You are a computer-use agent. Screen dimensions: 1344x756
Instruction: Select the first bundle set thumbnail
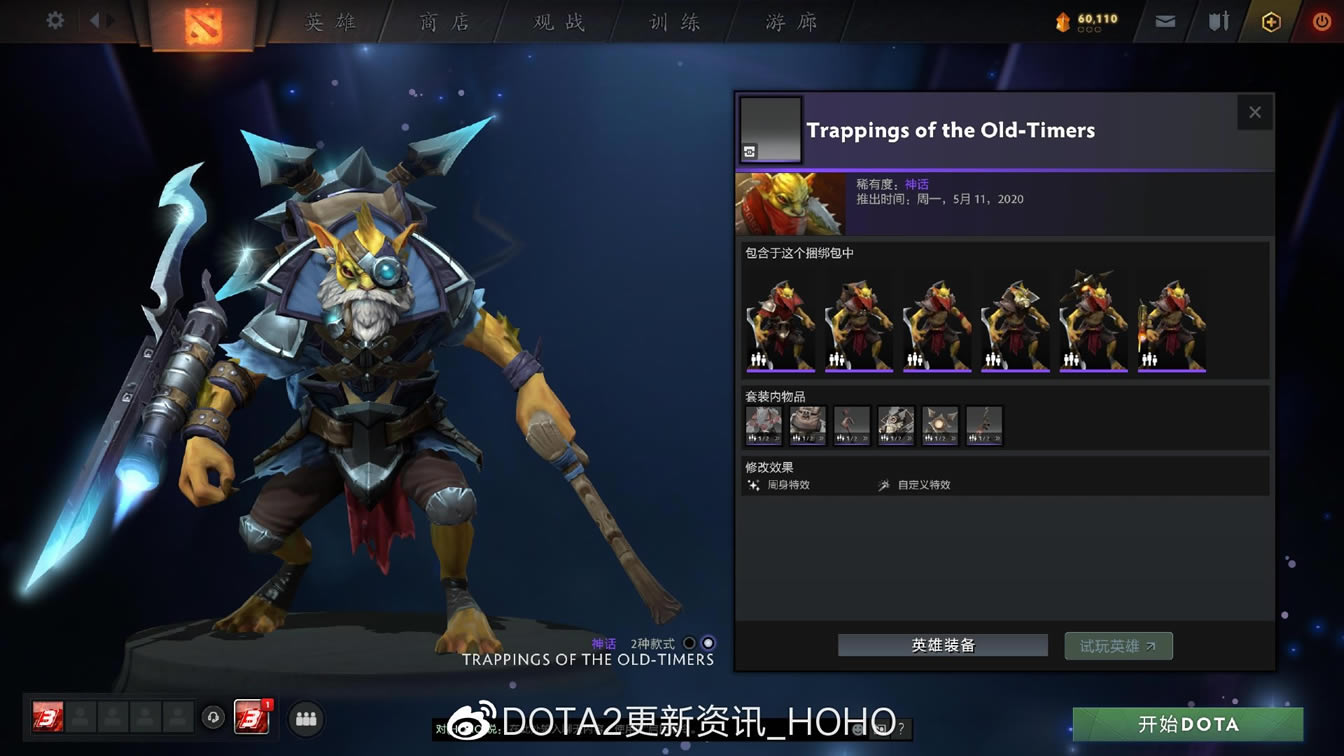point(779,320)
